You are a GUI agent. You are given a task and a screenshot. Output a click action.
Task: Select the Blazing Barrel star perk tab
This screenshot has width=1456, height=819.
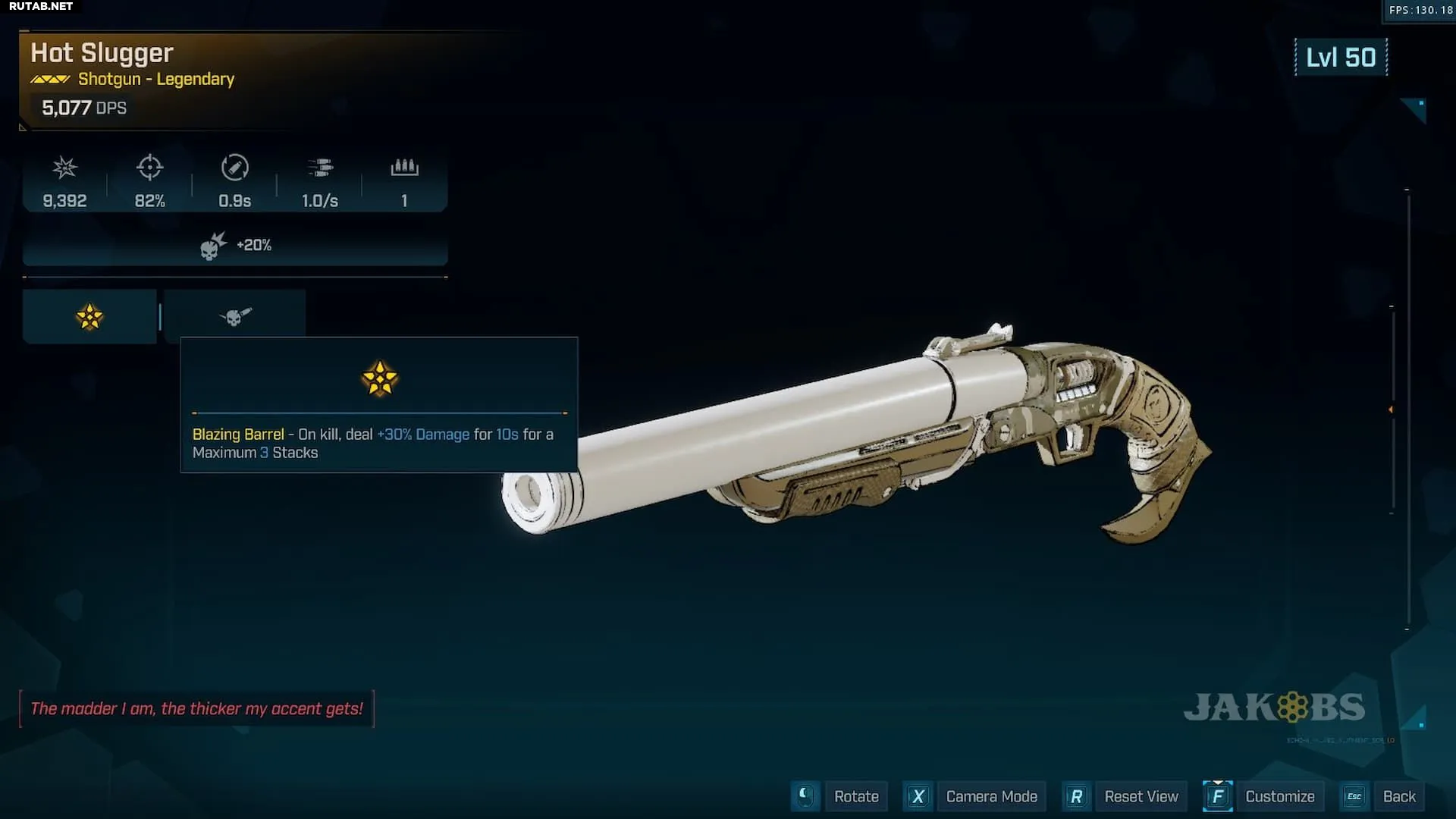tap(89, 317)
